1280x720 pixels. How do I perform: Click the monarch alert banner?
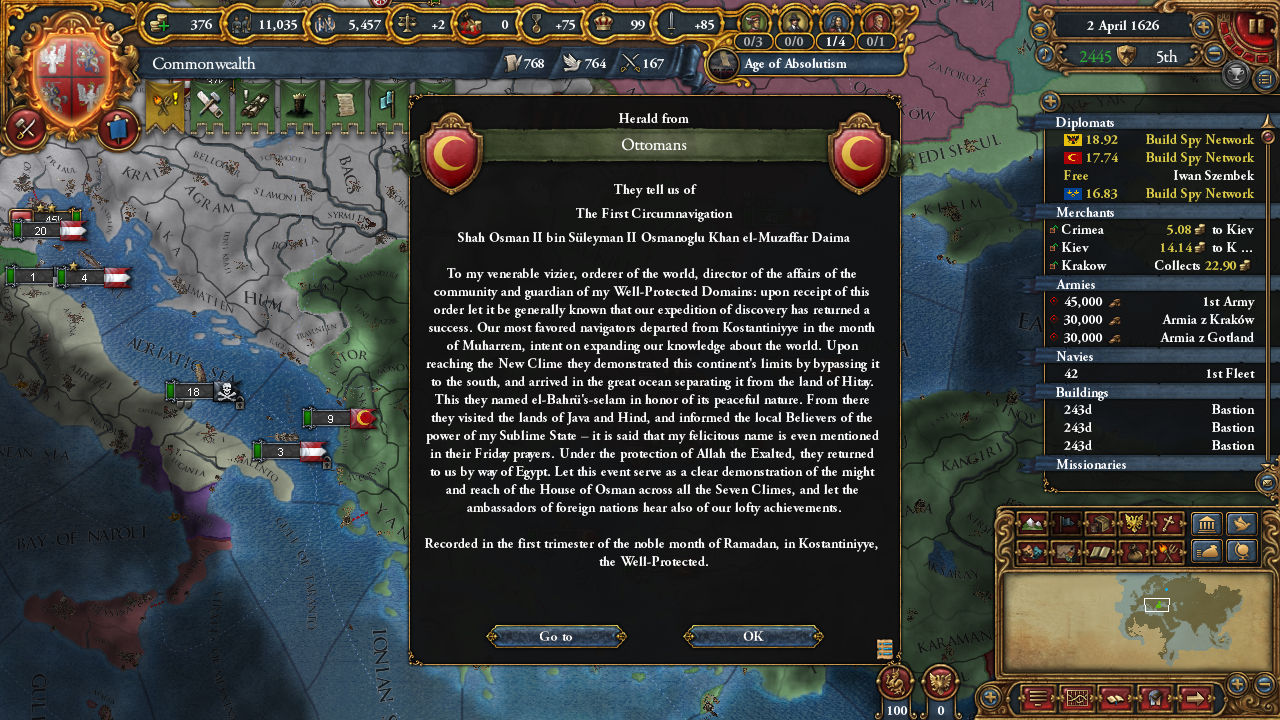point(298,105)
